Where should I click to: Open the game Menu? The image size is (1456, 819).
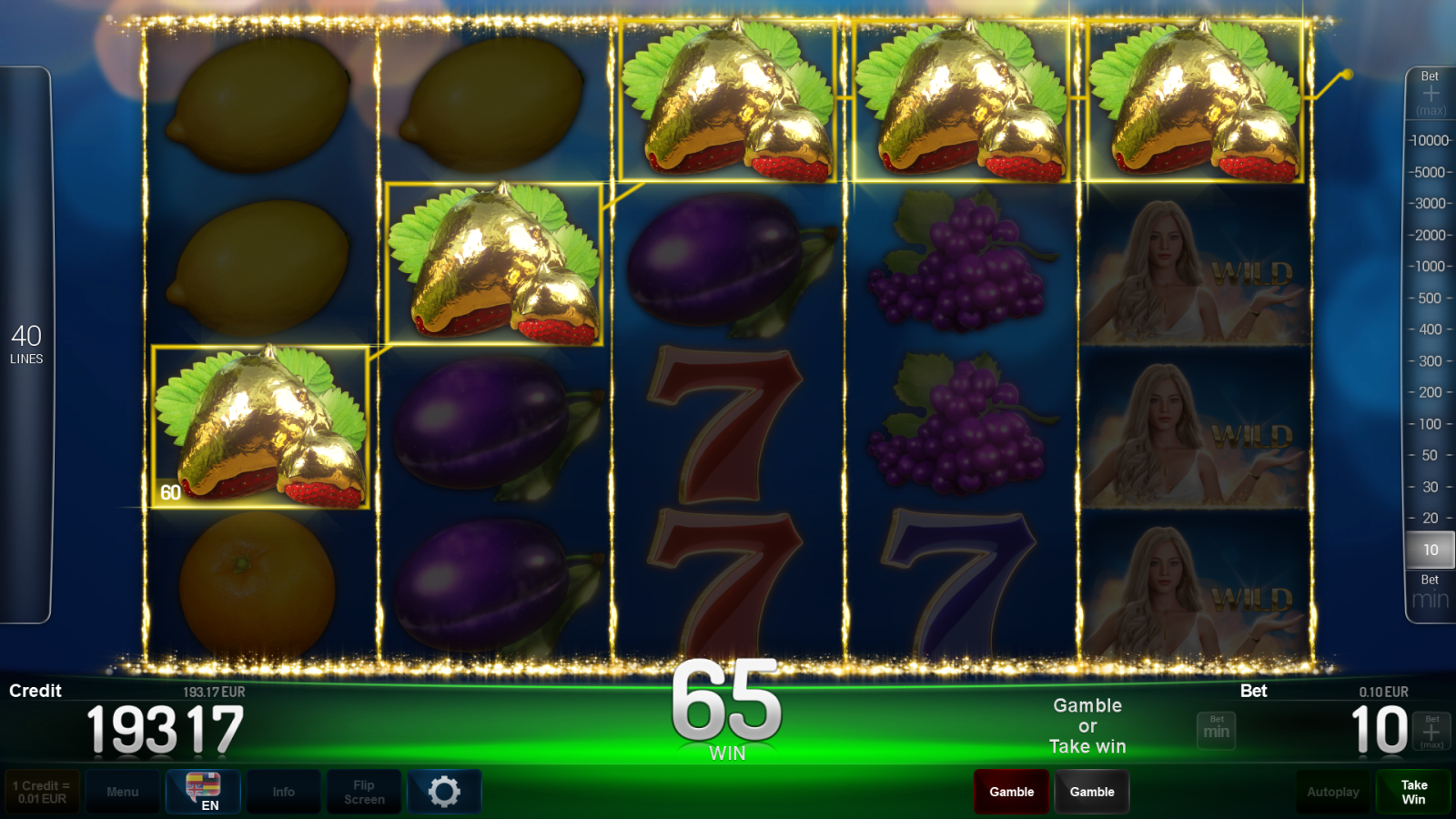[123, 792]
